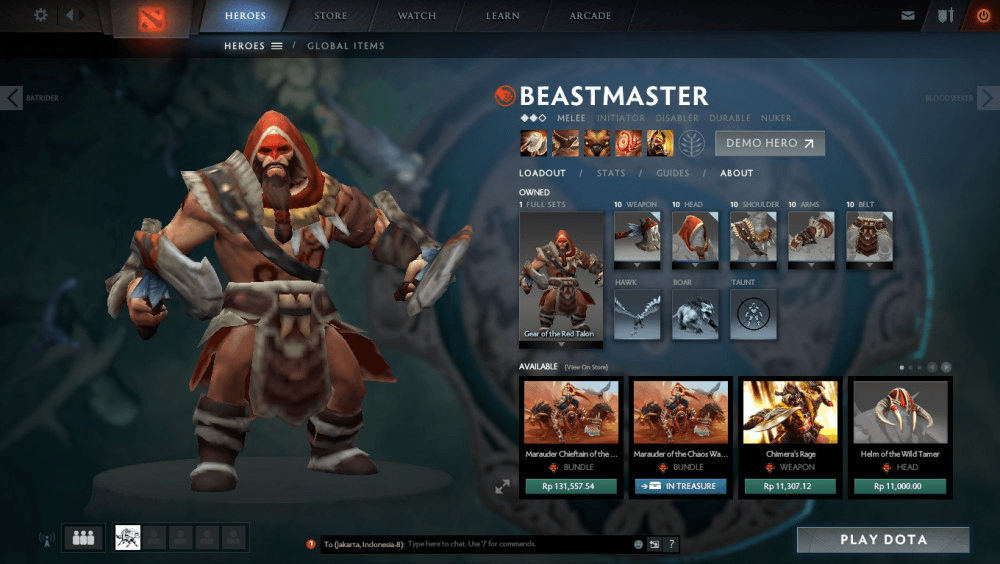
Task: Buy Chimera's Rage for Rp 11,307.12
Action: (789, 486)
